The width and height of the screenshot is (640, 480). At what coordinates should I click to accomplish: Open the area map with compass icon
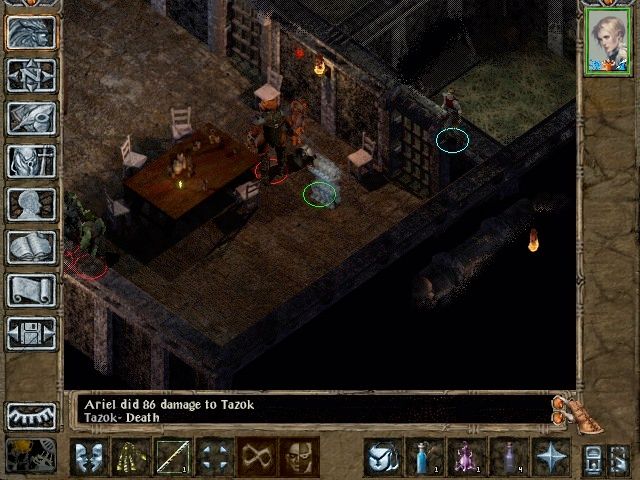pyautogui.click(x=31, y=75)
